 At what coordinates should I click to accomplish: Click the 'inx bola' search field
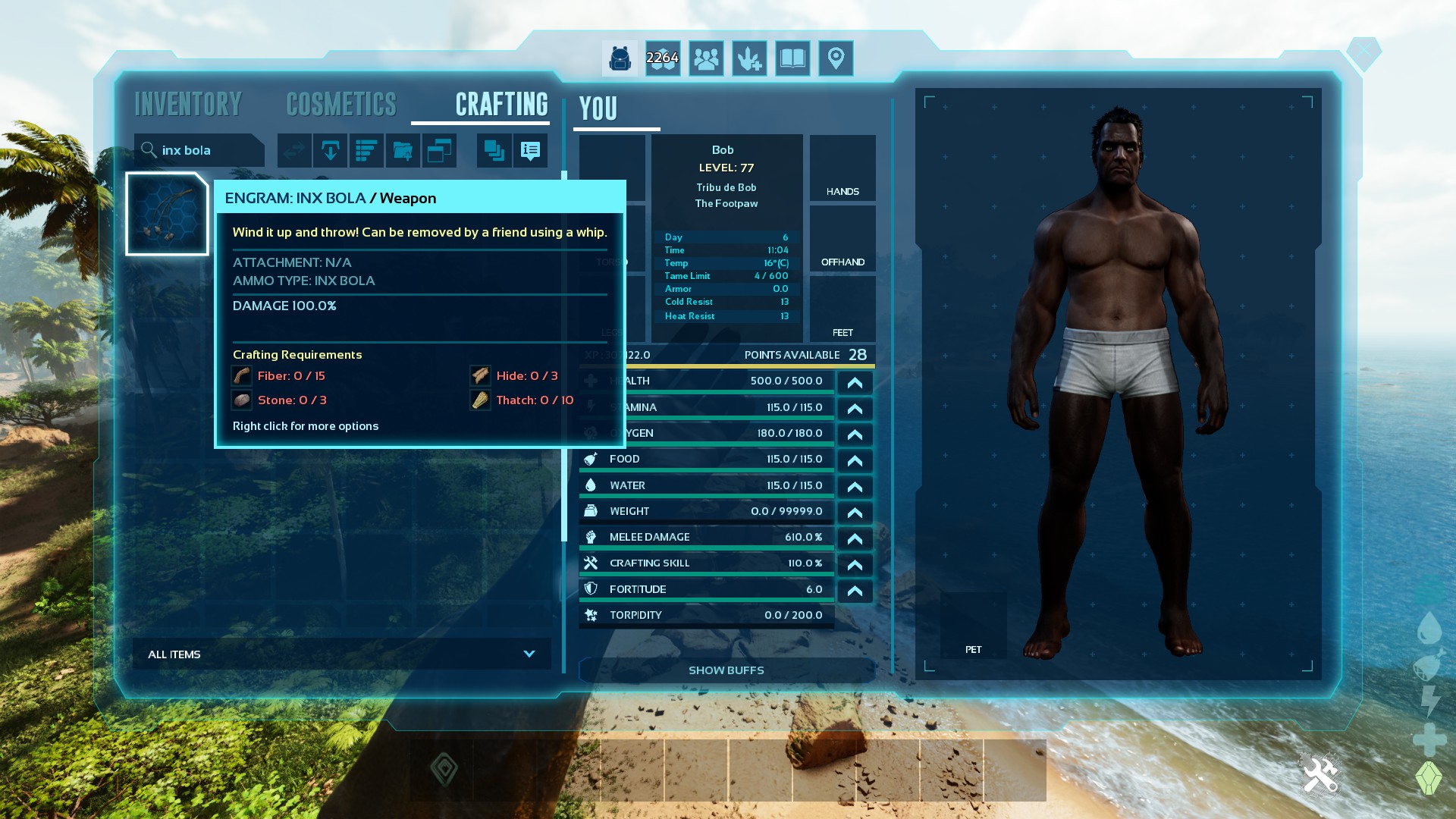(x=201, y=150)
